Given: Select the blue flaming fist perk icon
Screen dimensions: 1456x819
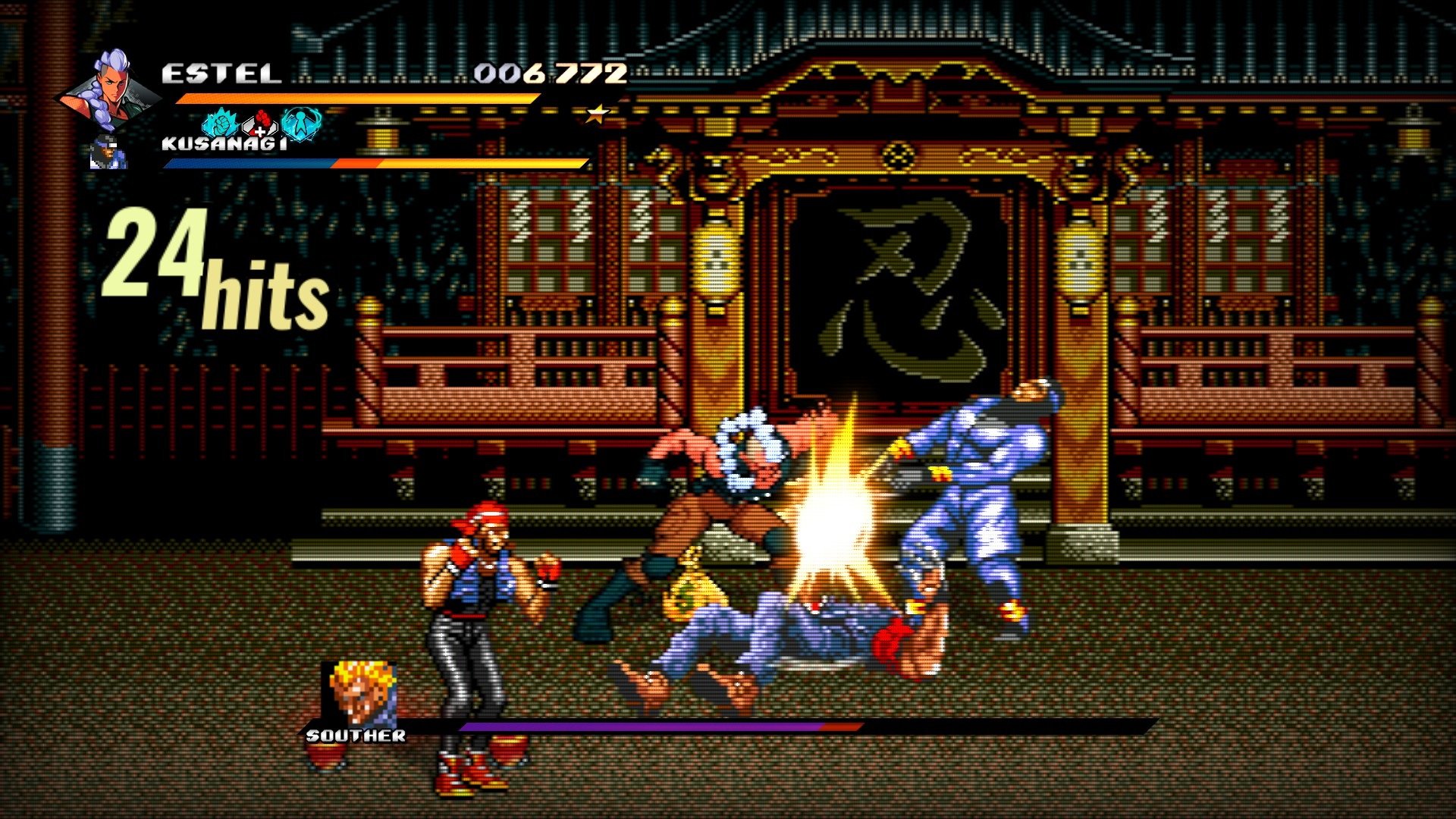Looking at the screenshot, I should coord(221,123).
